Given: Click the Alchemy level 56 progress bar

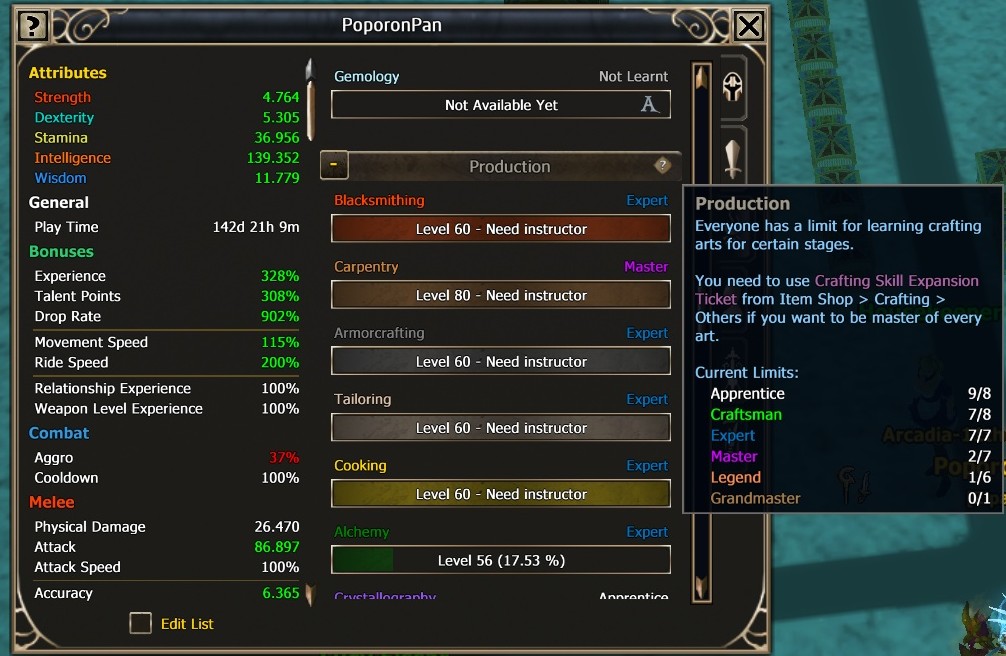Looking at the screenshot, I should pyautogui.click(x=501, y=560).
